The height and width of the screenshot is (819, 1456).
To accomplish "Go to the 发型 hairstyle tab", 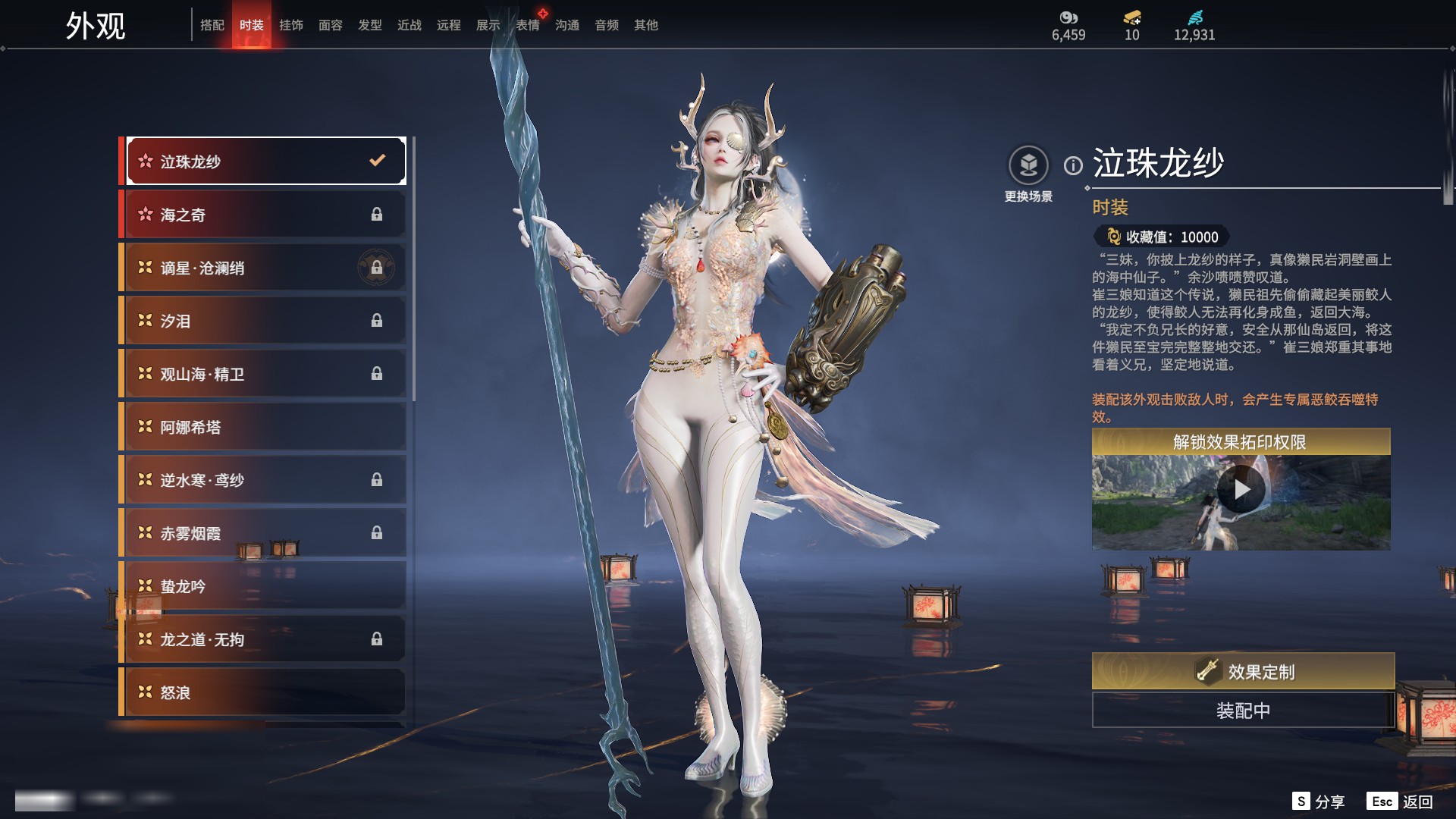I will pos(370,25).
